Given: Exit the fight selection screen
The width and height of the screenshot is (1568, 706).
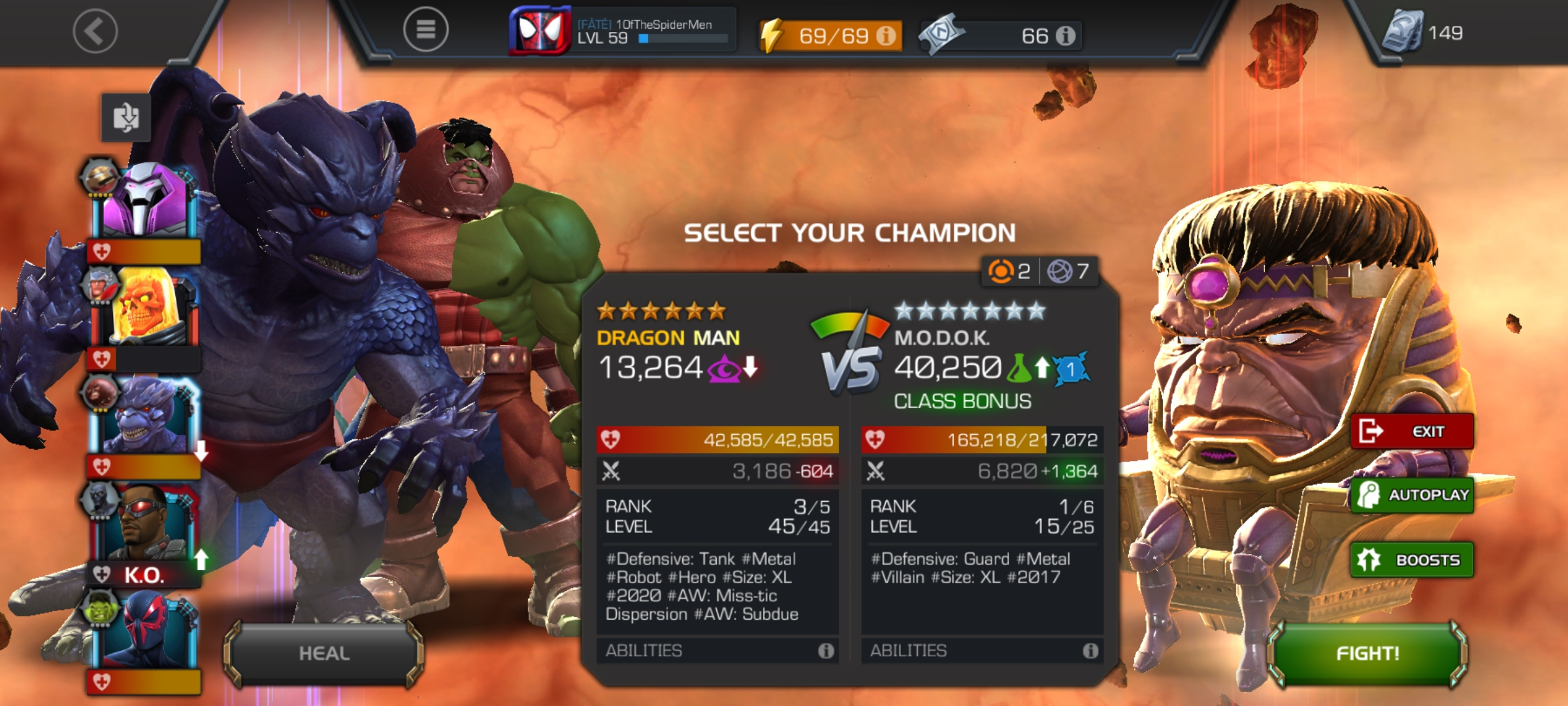Looking at the screenshot, I should click(1413, 431).
